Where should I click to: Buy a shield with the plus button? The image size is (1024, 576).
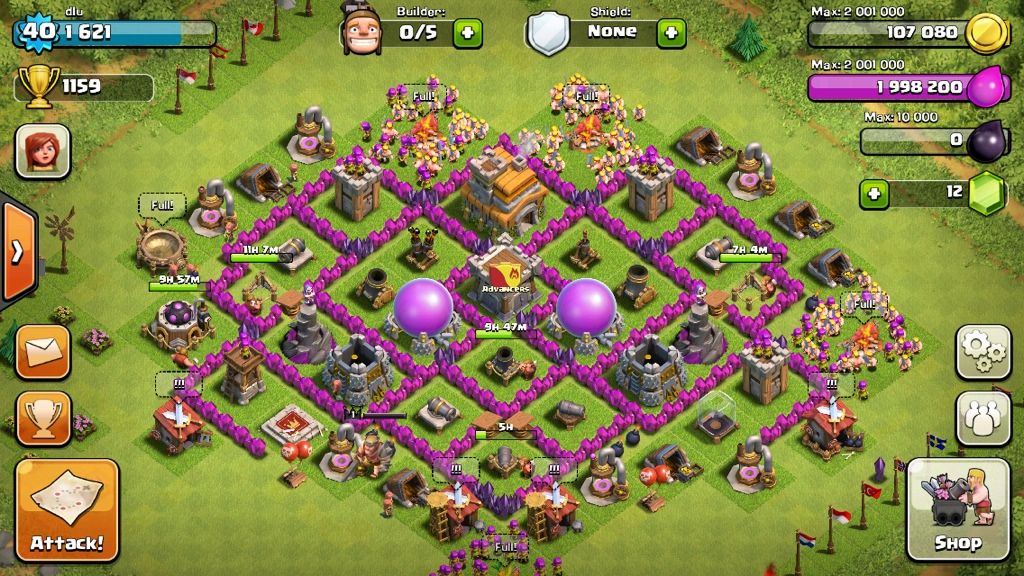pyautogui.click(x=671, y=32)
